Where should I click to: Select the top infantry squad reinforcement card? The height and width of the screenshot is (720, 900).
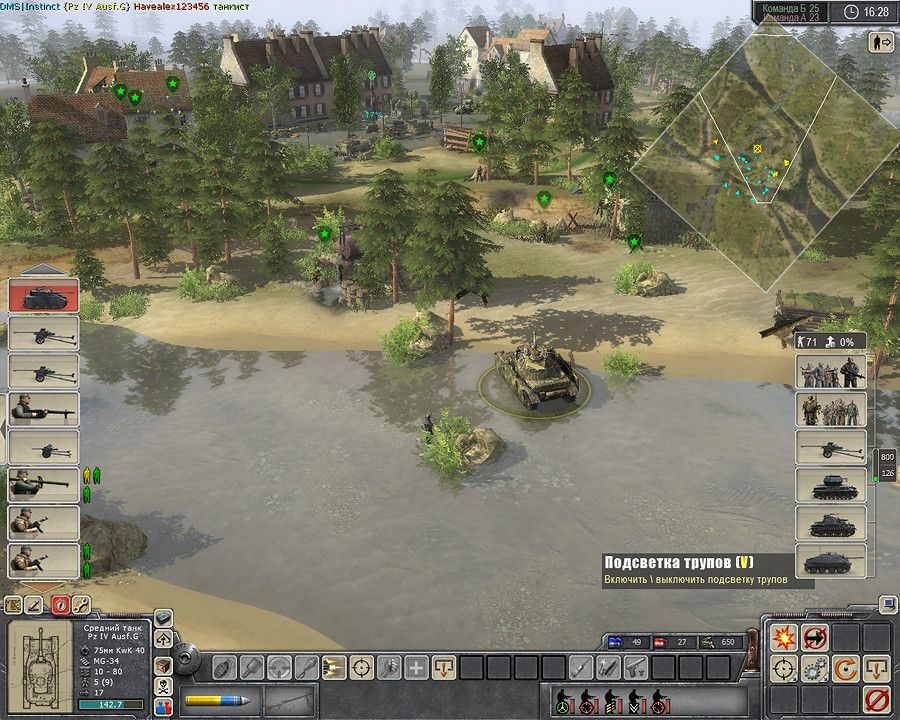pyautogui.click(x=831, y=371)
